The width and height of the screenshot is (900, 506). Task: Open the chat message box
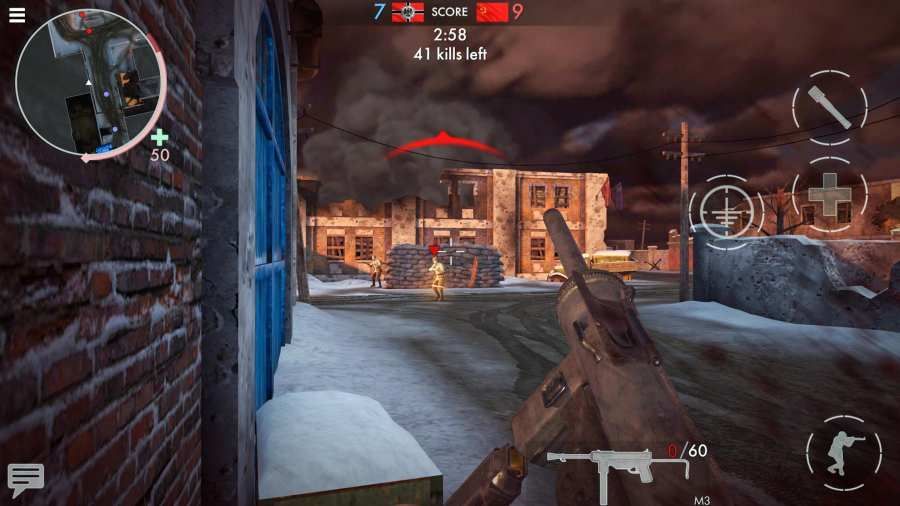25,478
